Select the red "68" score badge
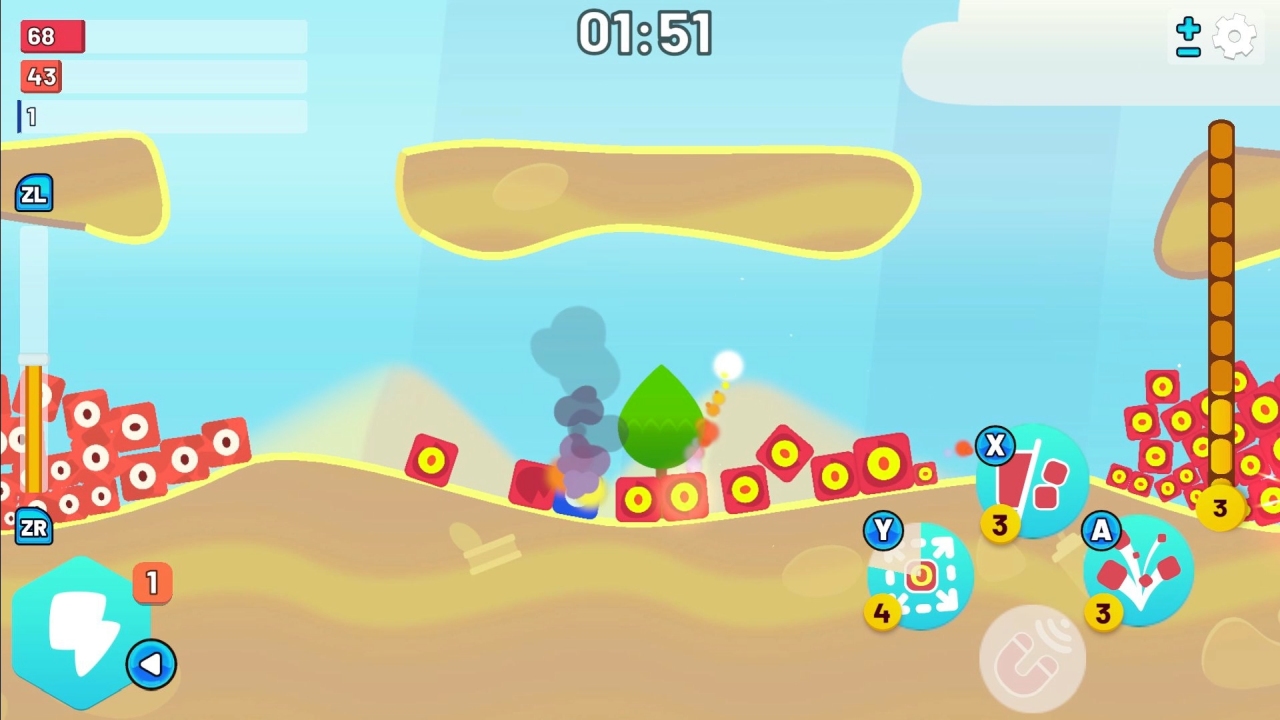 [x=51, y=36]
